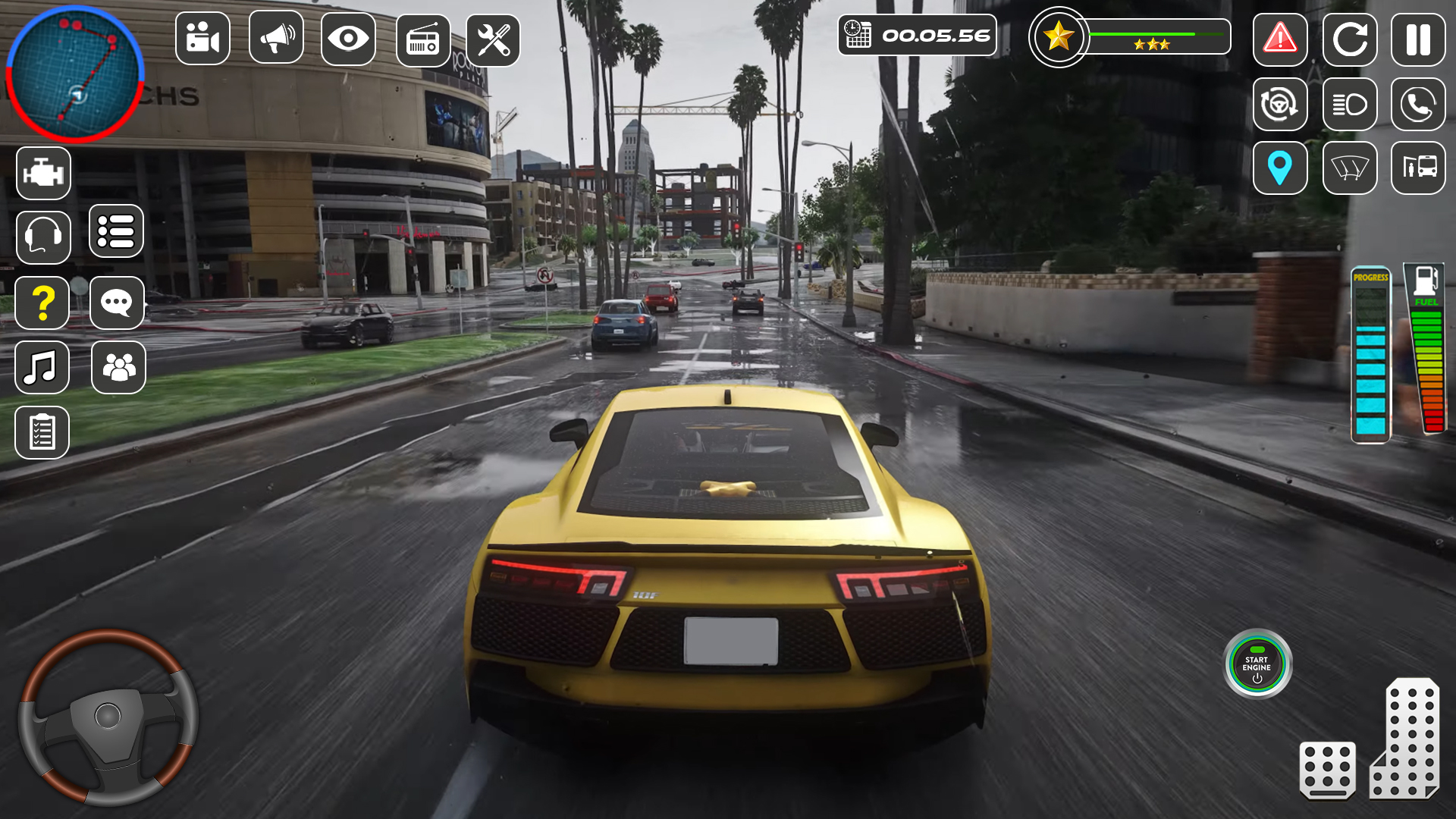Change the camera view with the eye icon
Viewport: 1456px width, 819px height.
348,38
